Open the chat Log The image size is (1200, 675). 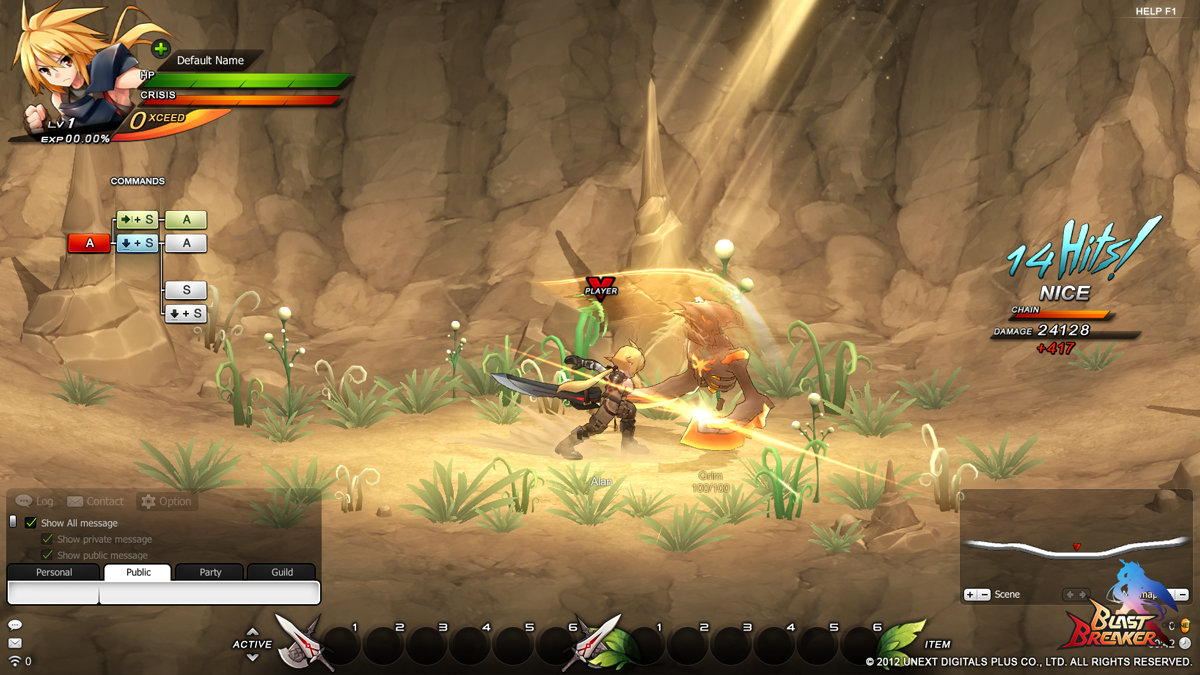(x=35, y=501)
